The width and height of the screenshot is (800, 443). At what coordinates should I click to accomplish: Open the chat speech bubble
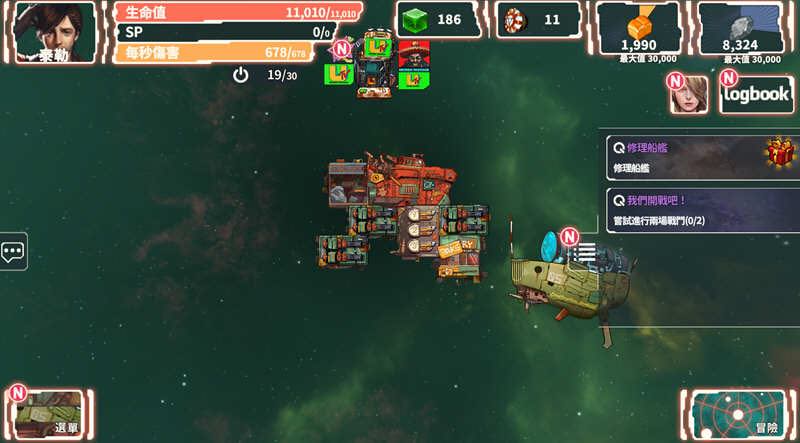13,252
